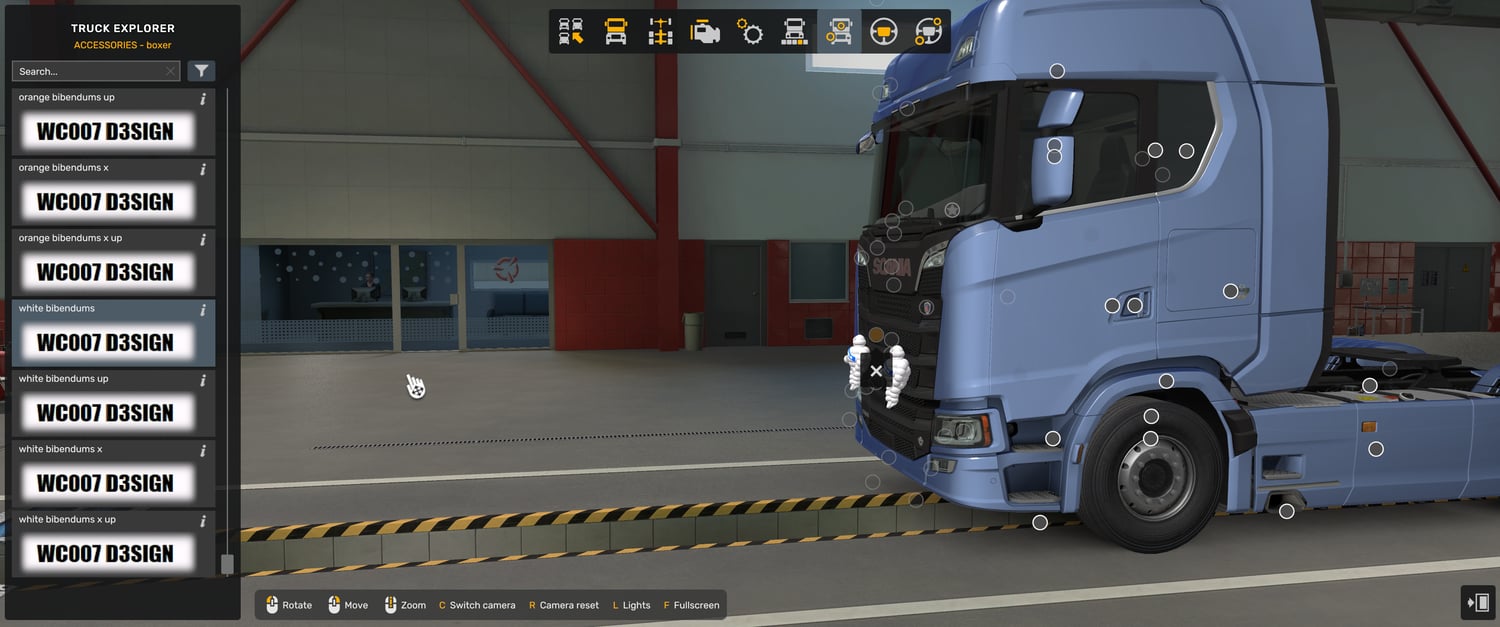Pick the "orange bibendums x up" accessory
Image resolution: width=1500 pixels, height=627 pixels.
[104, 272]
